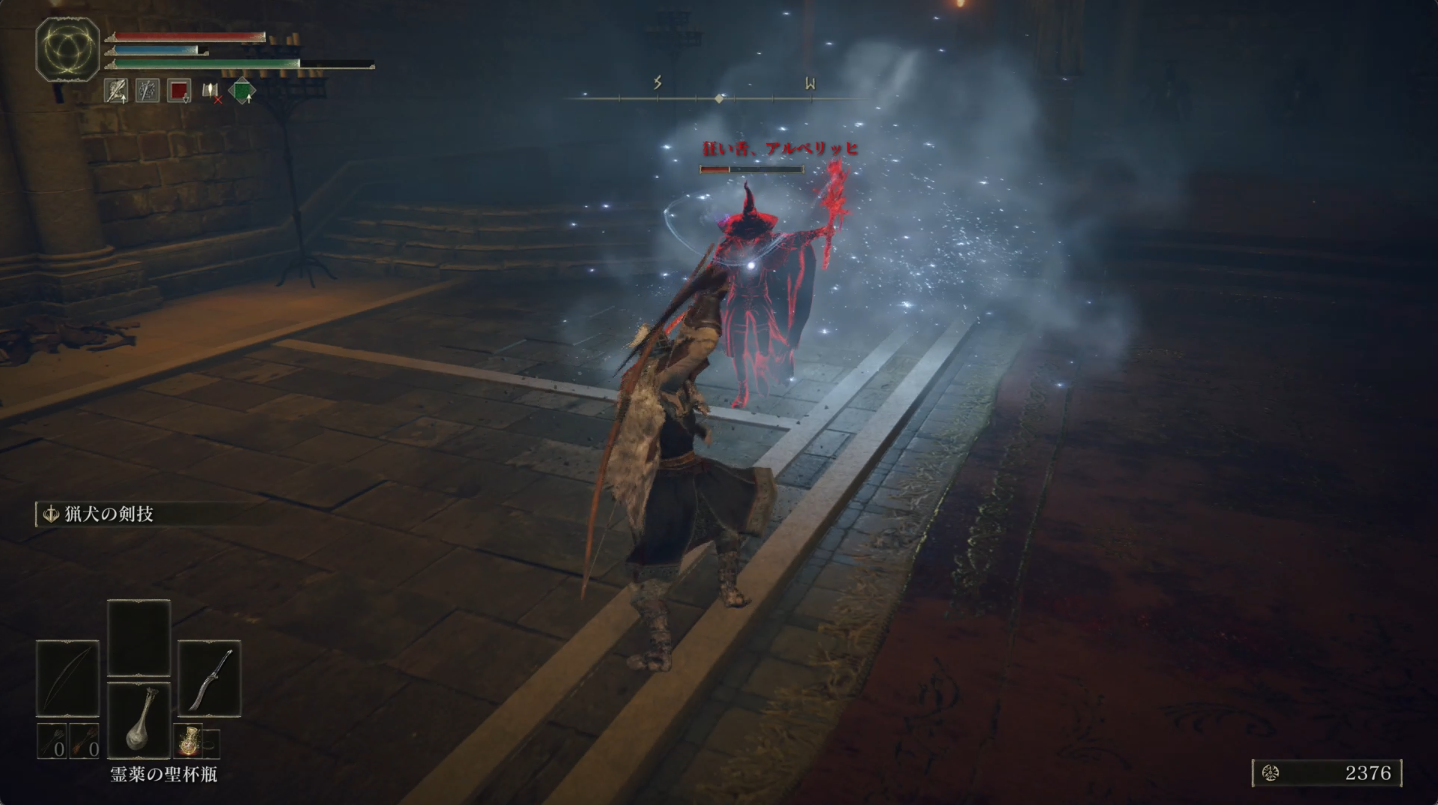Select the 霊薬の聖杯瓶 flask slot
The image size is (1438, 805).
[x=139, y=721]
